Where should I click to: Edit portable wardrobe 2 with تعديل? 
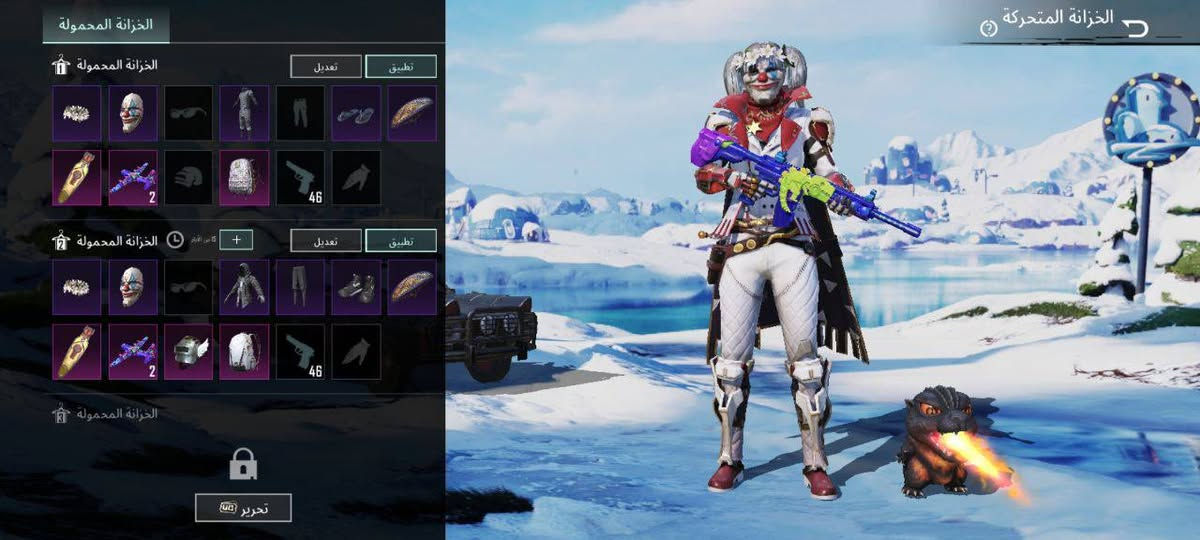pyautogui.click(x=326, y=240)
